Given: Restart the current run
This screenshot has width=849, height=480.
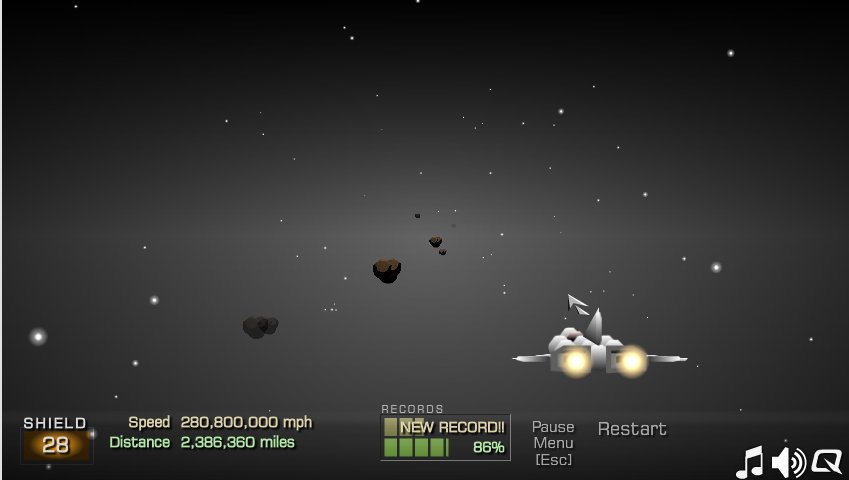Looking at the screenshot, I should (x=632, y=429).
